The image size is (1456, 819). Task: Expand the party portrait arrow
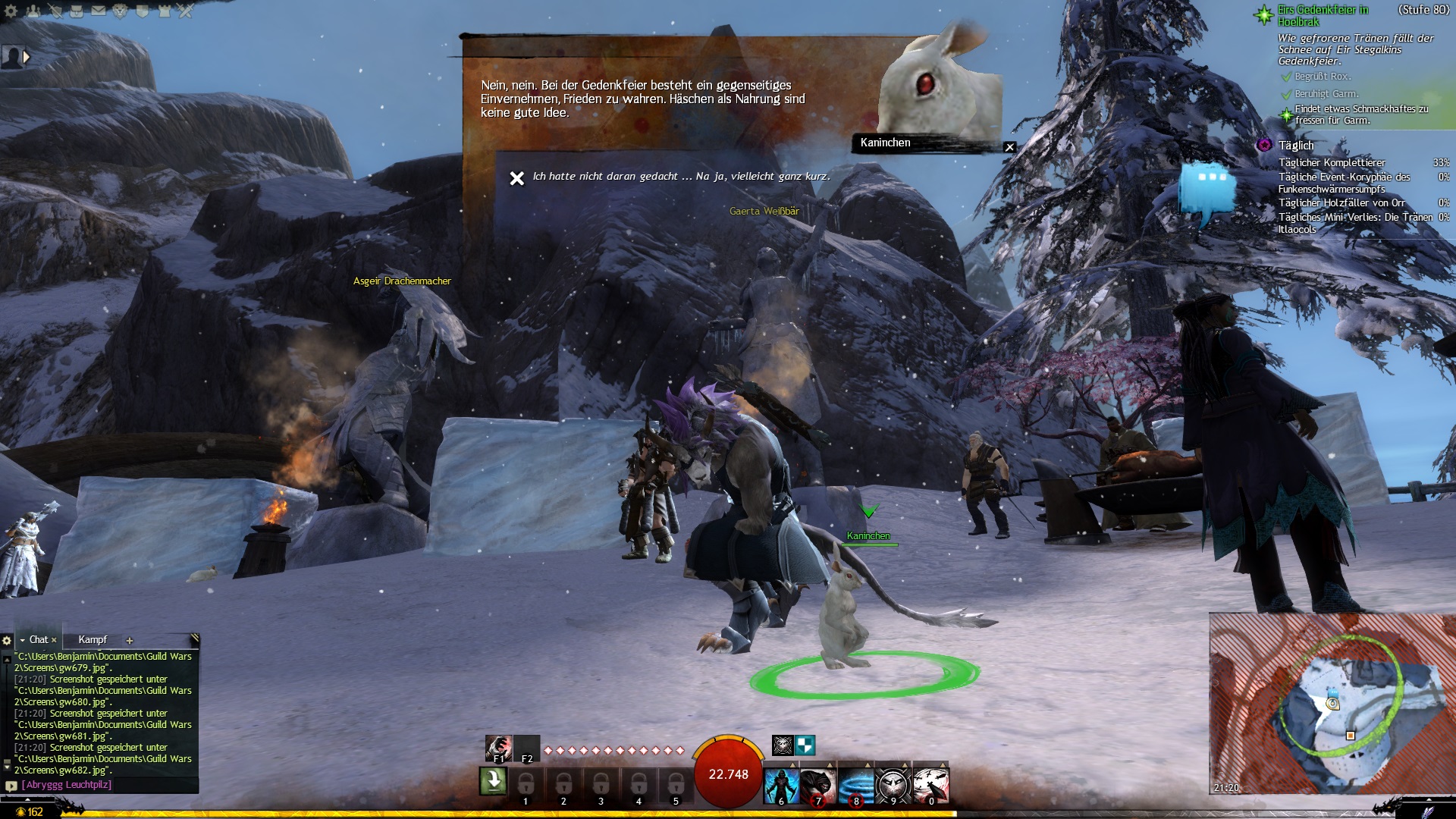(27, 57)
